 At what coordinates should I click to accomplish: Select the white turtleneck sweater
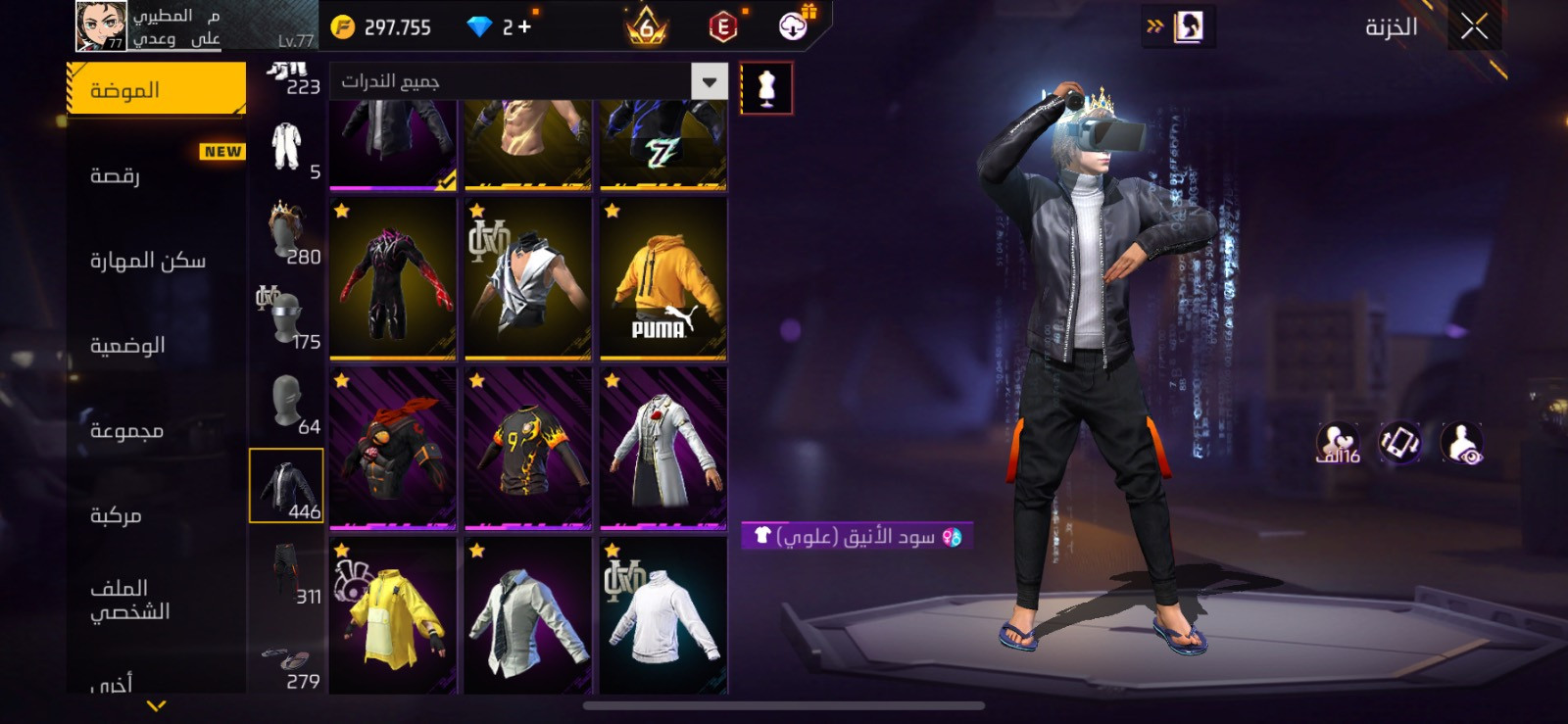663,617
